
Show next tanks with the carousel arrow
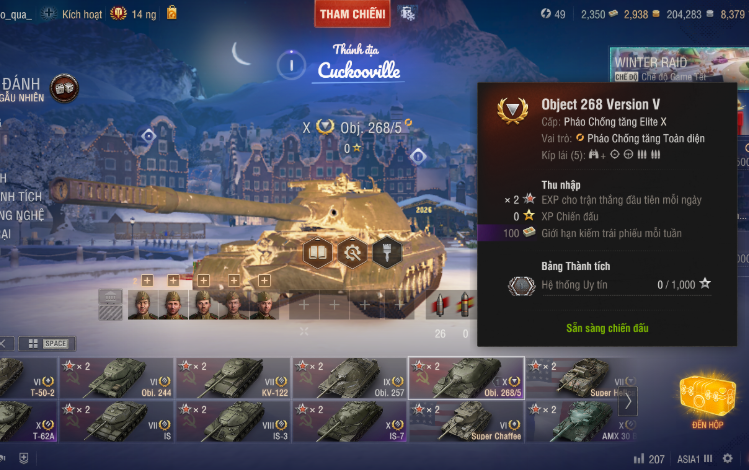click(627, 401)
